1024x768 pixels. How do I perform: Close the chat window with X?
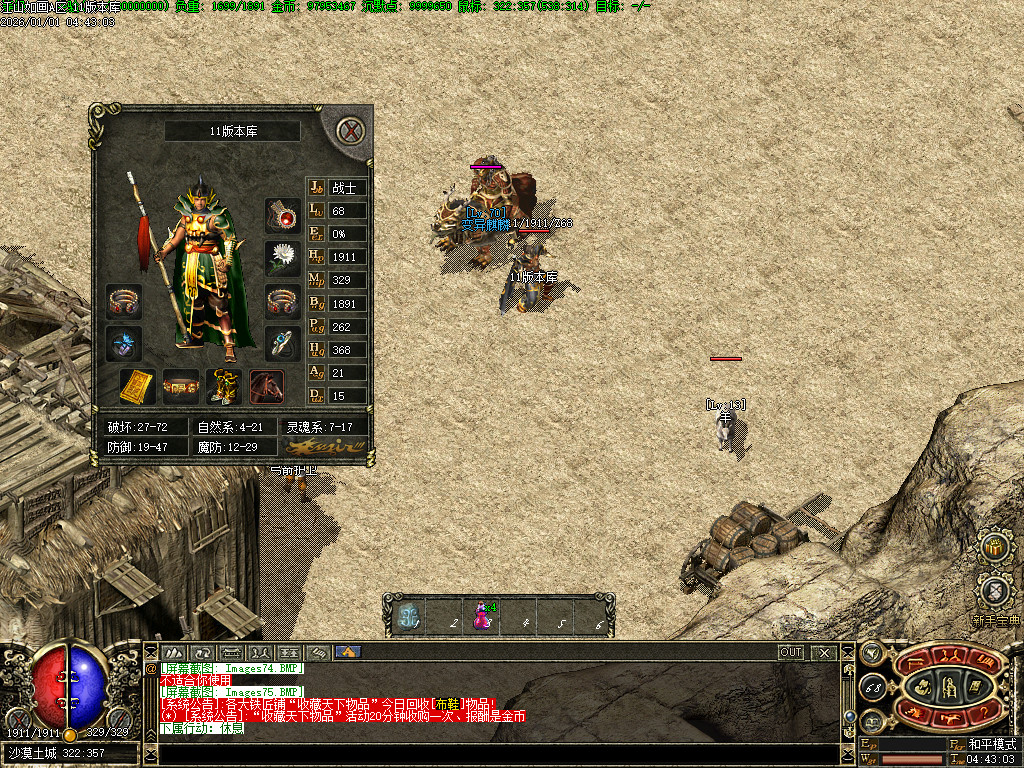tap(824, 652)
